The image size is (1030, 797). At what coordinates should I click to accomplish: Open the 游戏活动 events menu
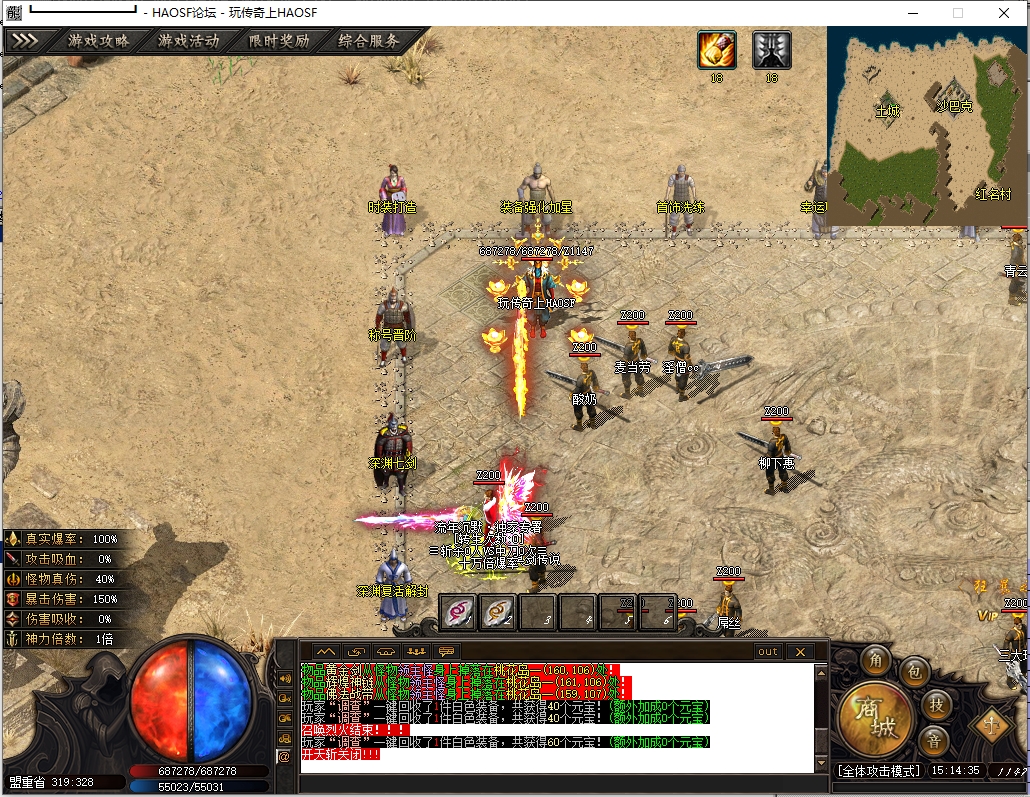click(x=188, y=41)
